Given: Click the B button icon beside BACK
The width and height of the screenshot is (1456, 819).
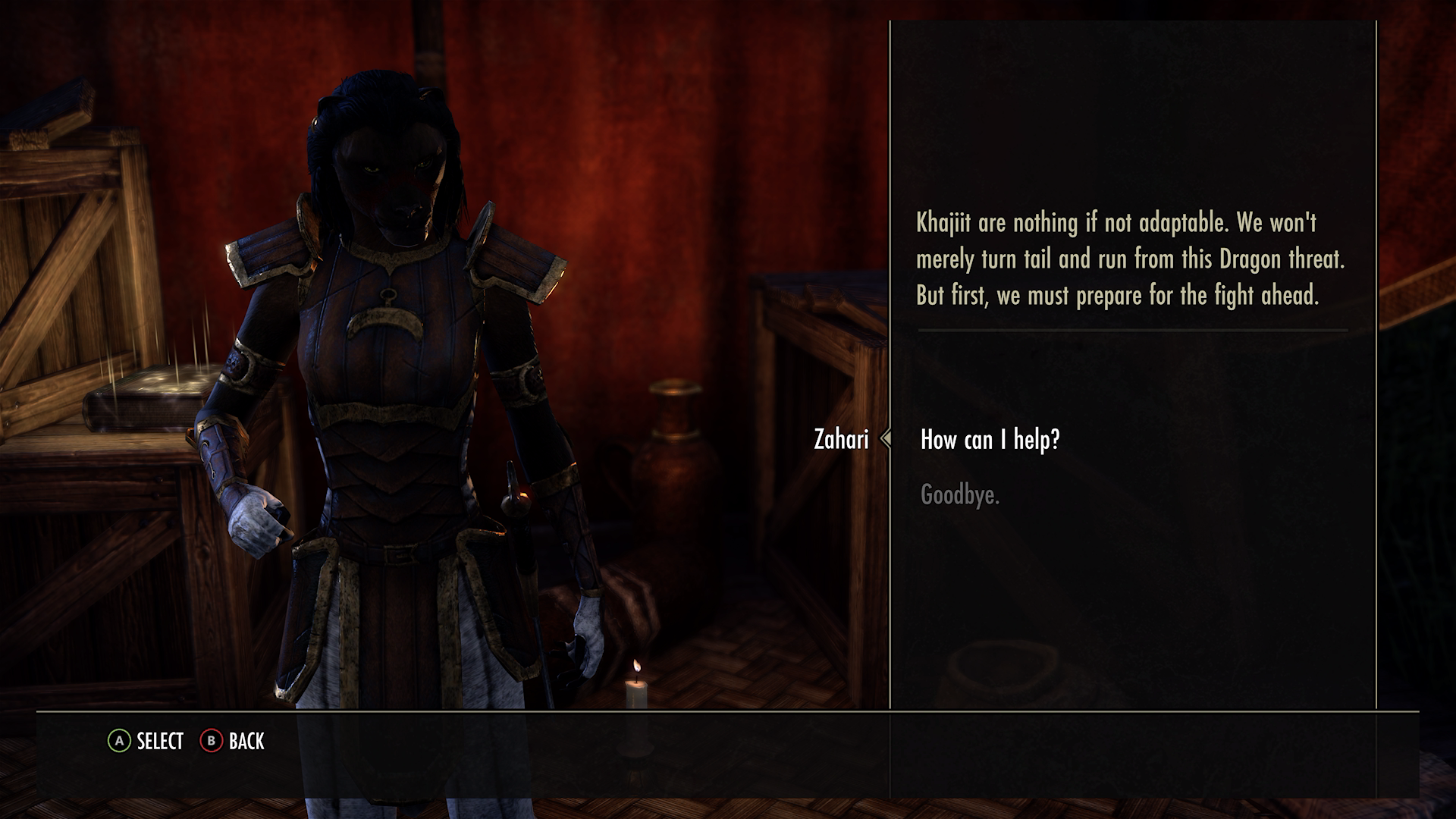Looking at the screenshot, I should (211, 742).
